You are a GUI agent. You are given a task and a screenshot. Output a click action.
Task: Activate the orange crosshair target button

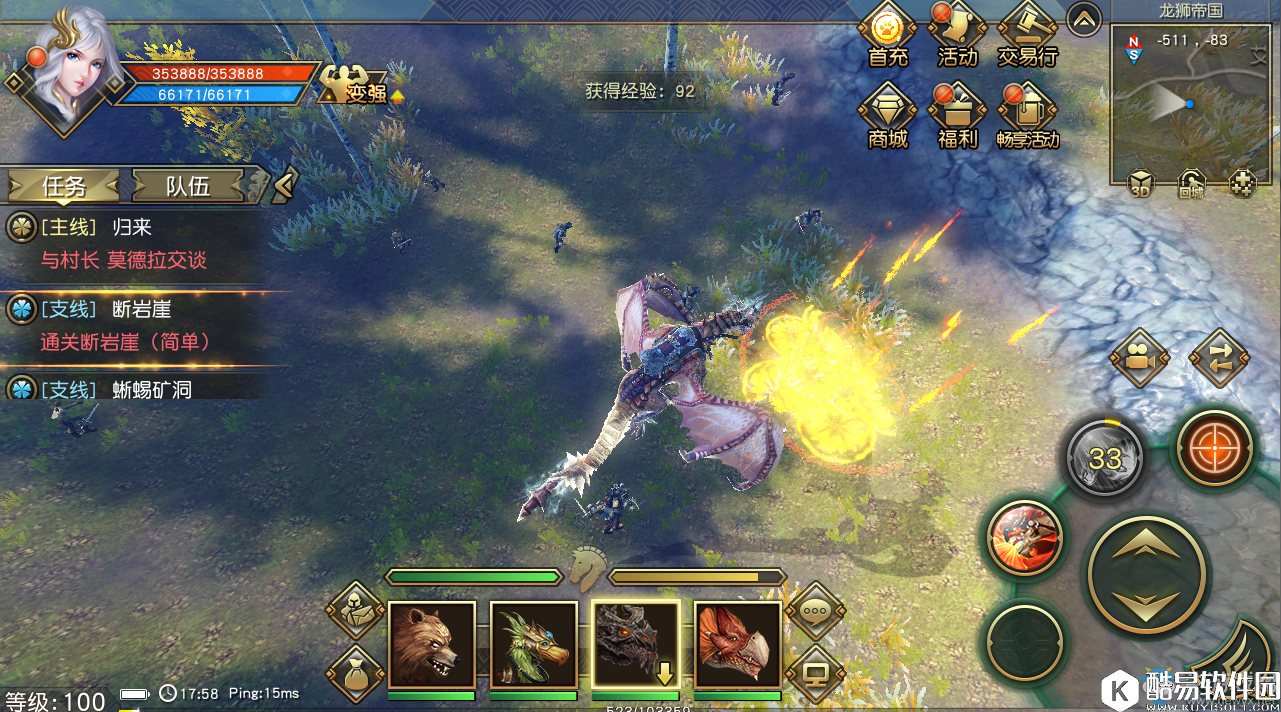pyautogui.click(x=1213, y=448)
